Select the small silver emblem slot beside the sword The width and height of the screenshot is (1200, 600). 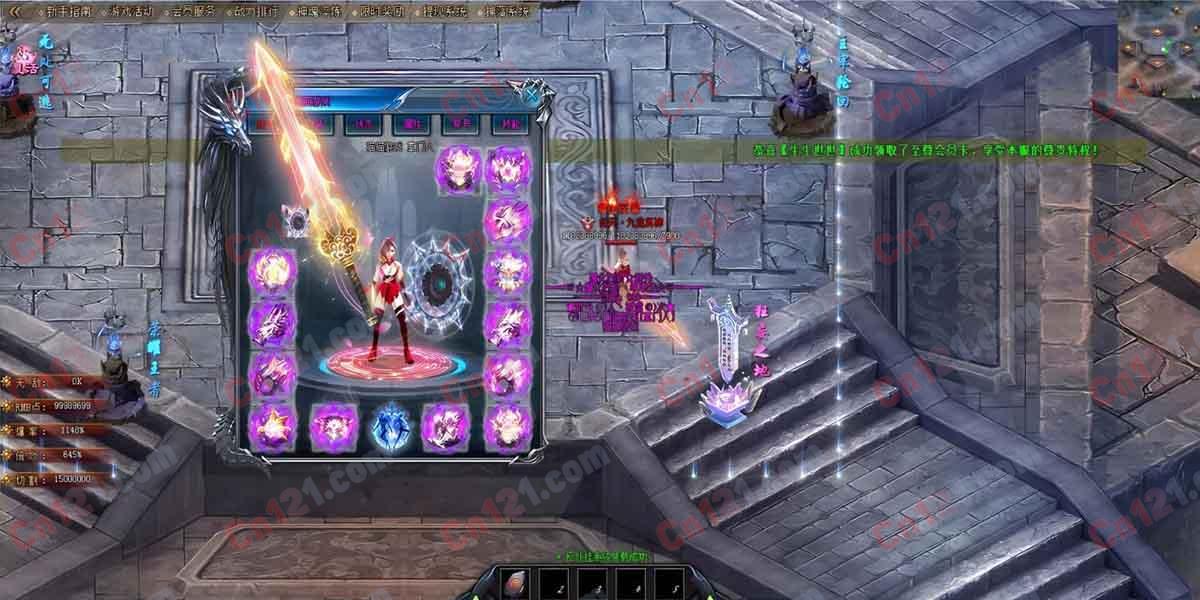[294, 219]
